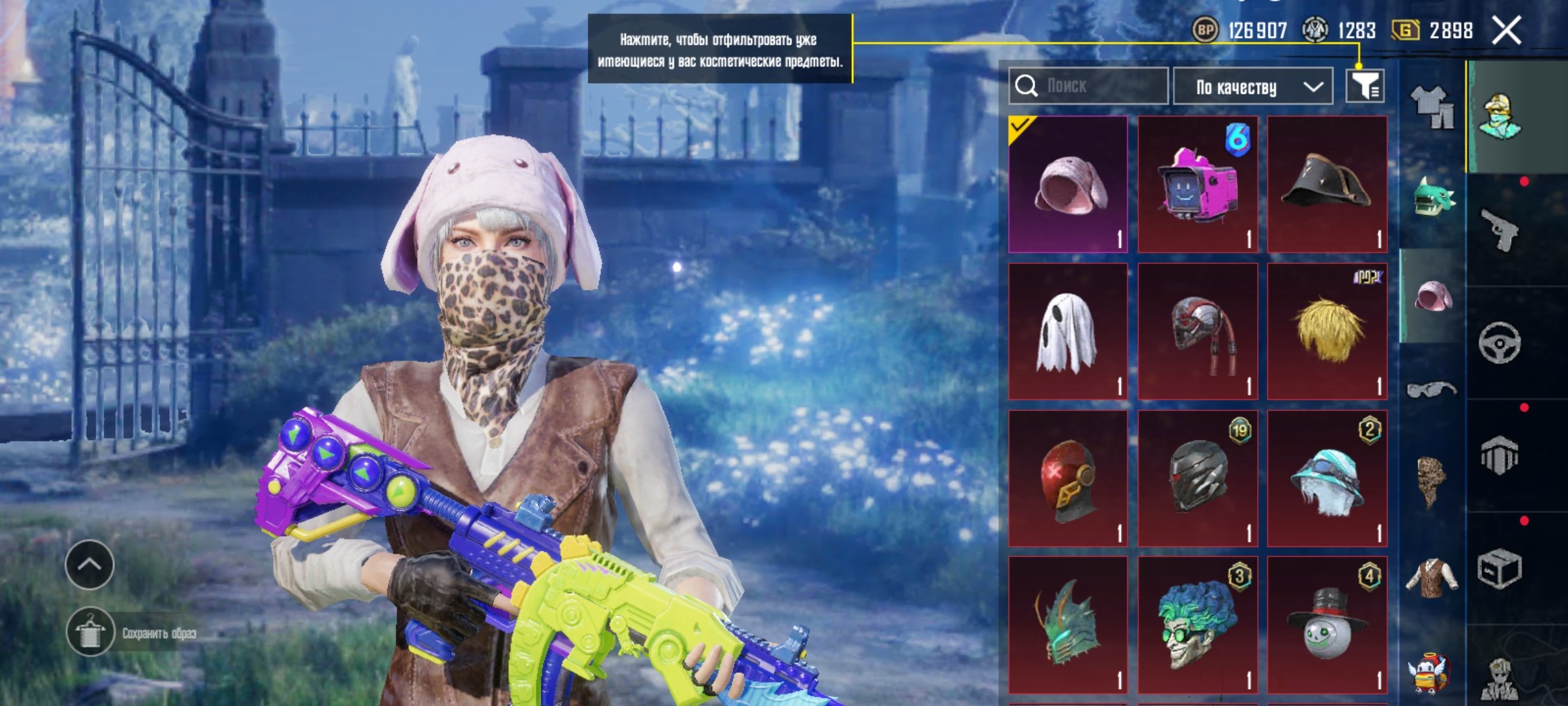
Task: Toggle the owned cosmetics filter funnel icon
Action: click(x=1365, y=86)
